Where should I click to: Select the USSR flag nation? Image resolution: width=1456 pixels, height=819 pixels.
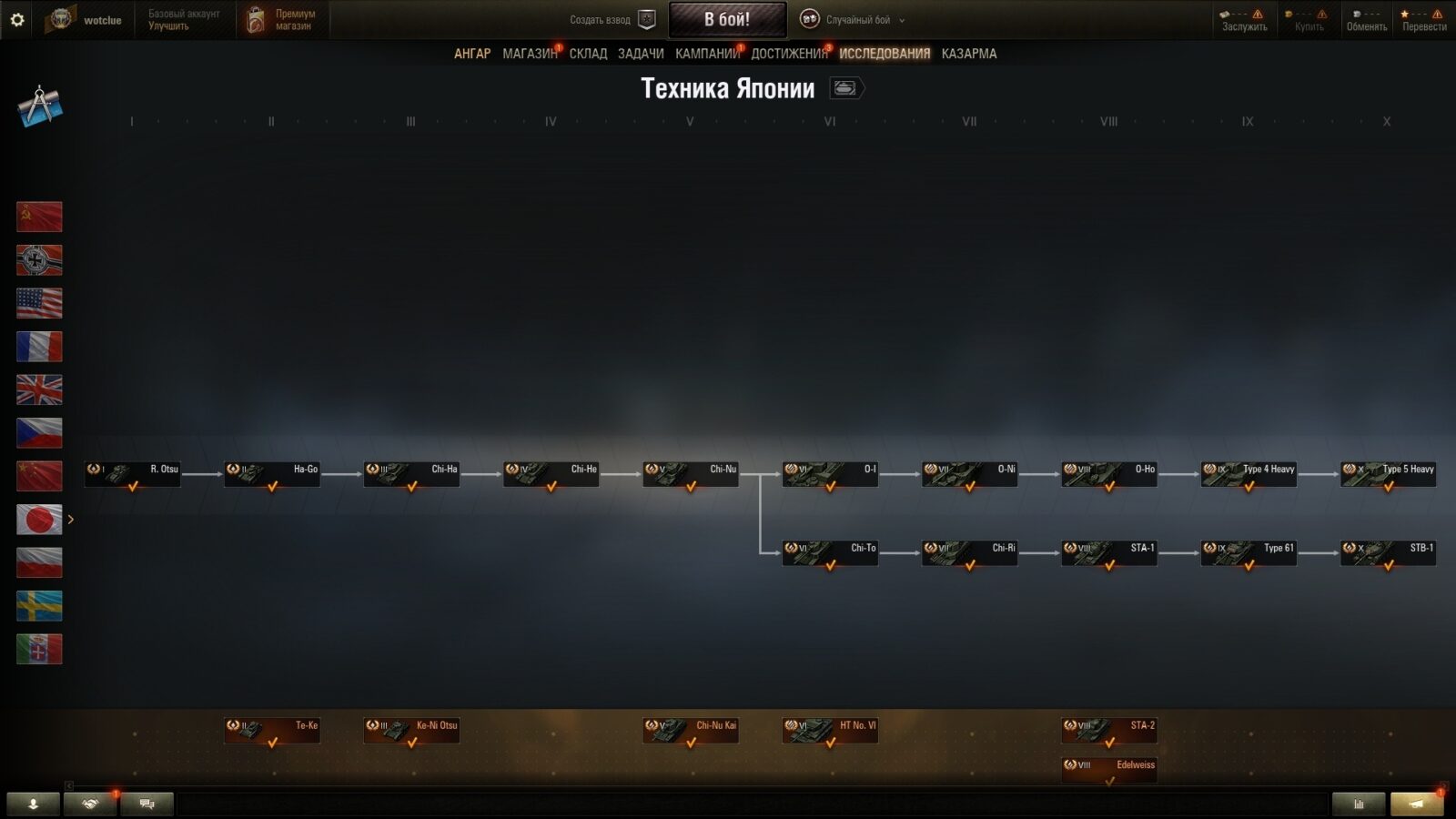coord(39,217)
